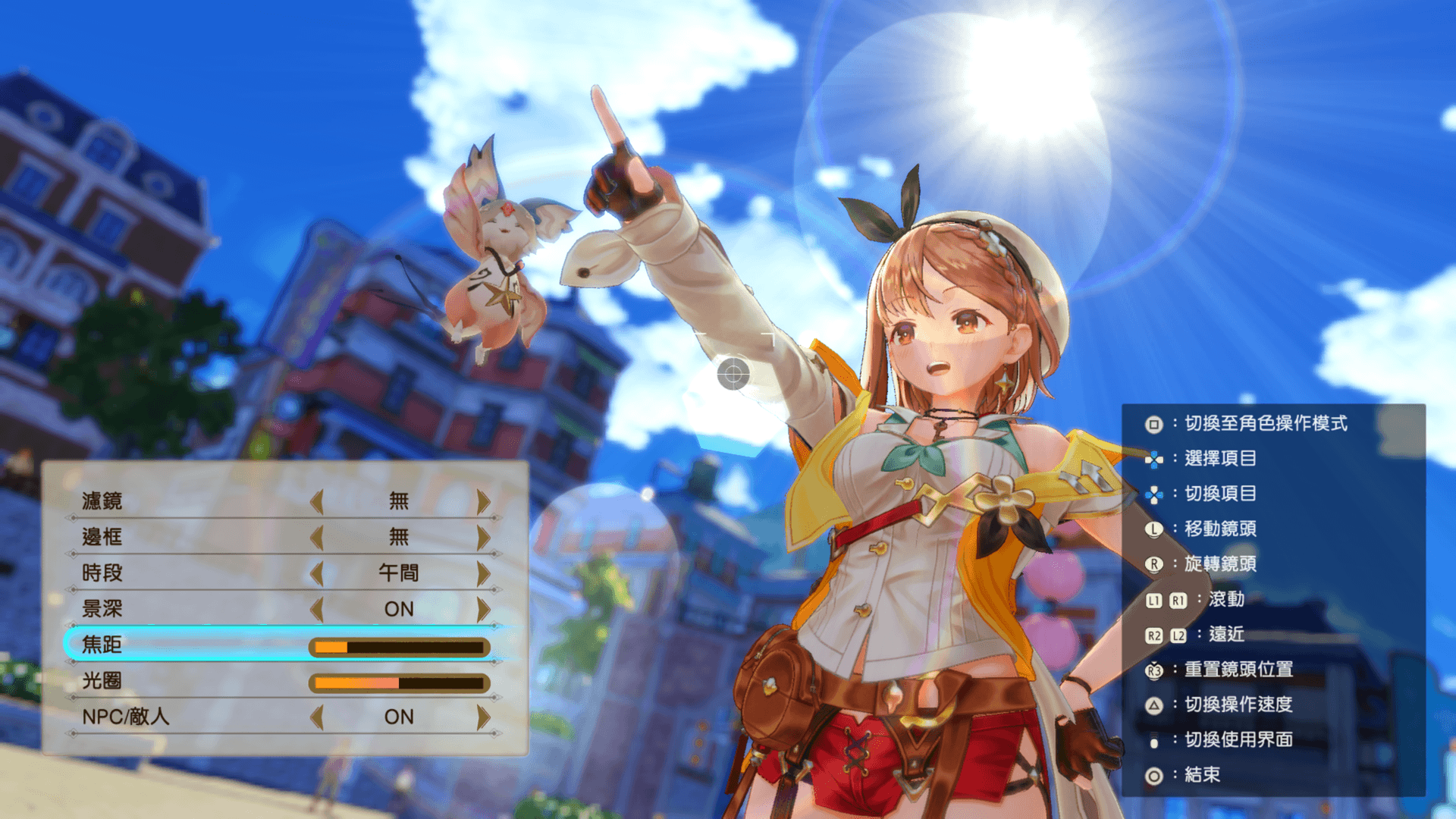Toggle 景深 using its left arrow
The image size is (1456, 819).
[317, 608]
